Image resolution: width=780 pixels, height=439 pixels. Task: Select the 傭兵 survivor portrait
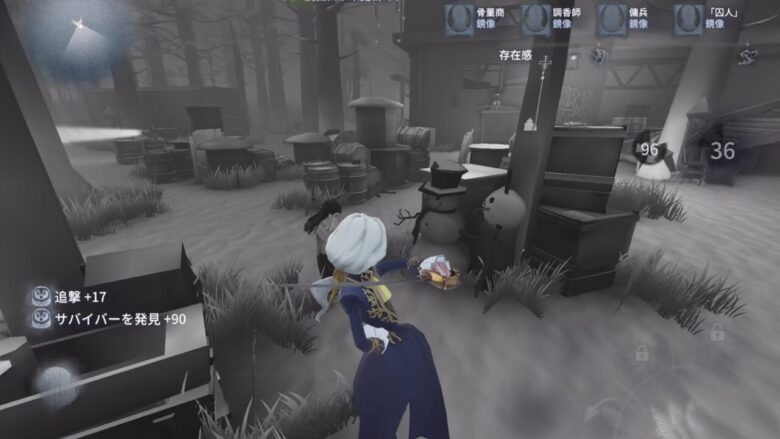coord(612,19)
